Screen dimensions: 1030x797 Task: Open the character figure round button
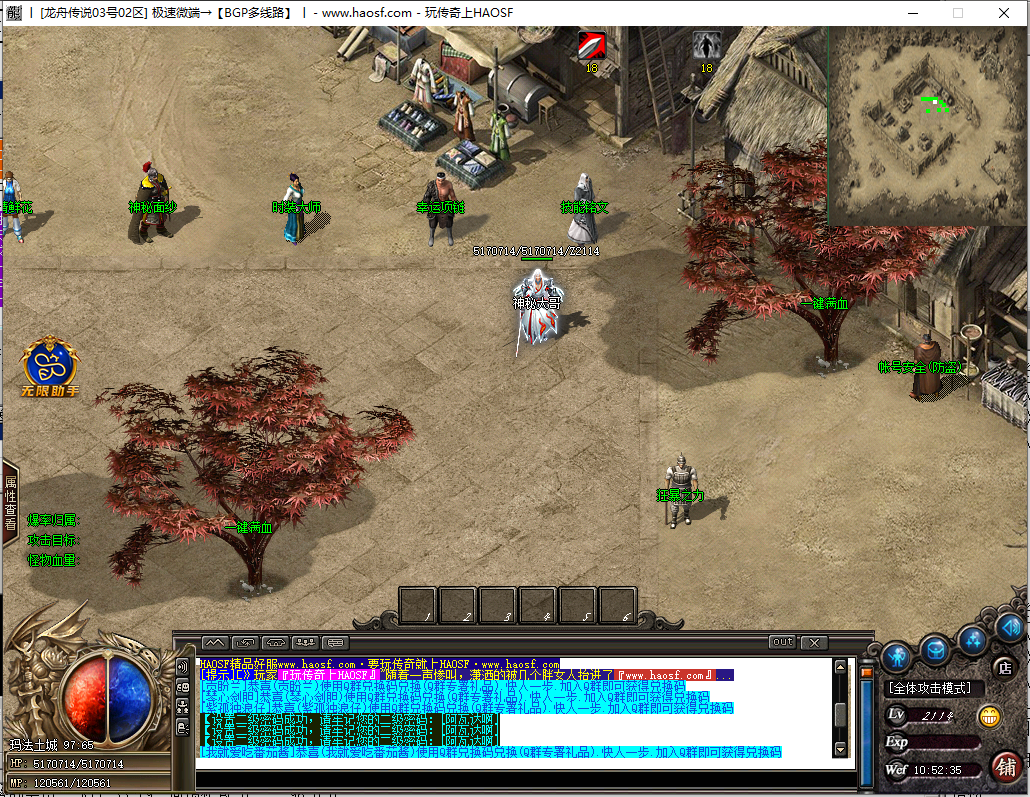coord(896,656)
